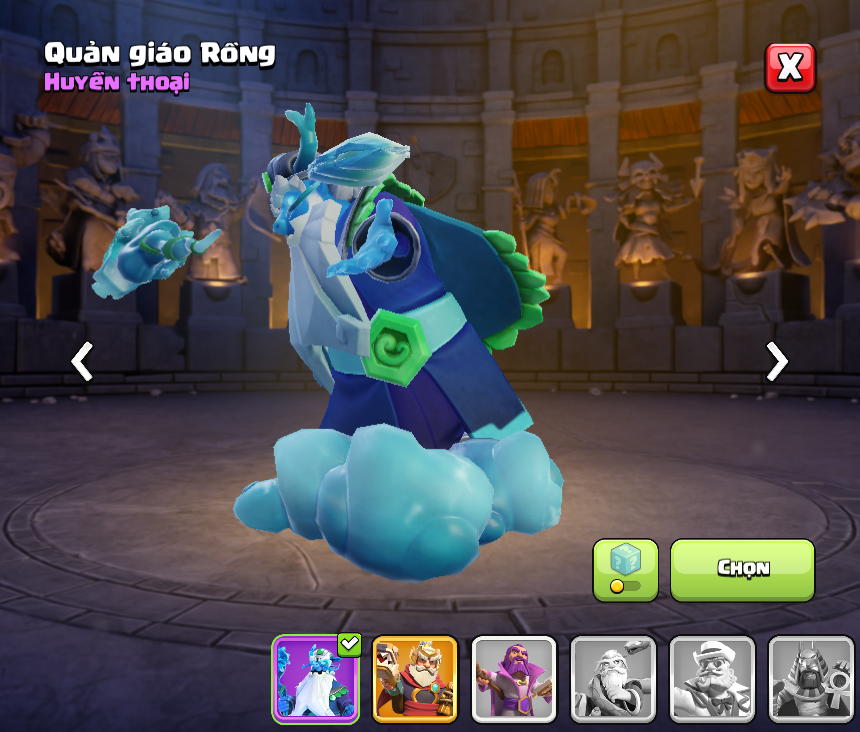Toggle the blue cube scenery button
This screenshot has width=860, height=732.
point(625,570)
